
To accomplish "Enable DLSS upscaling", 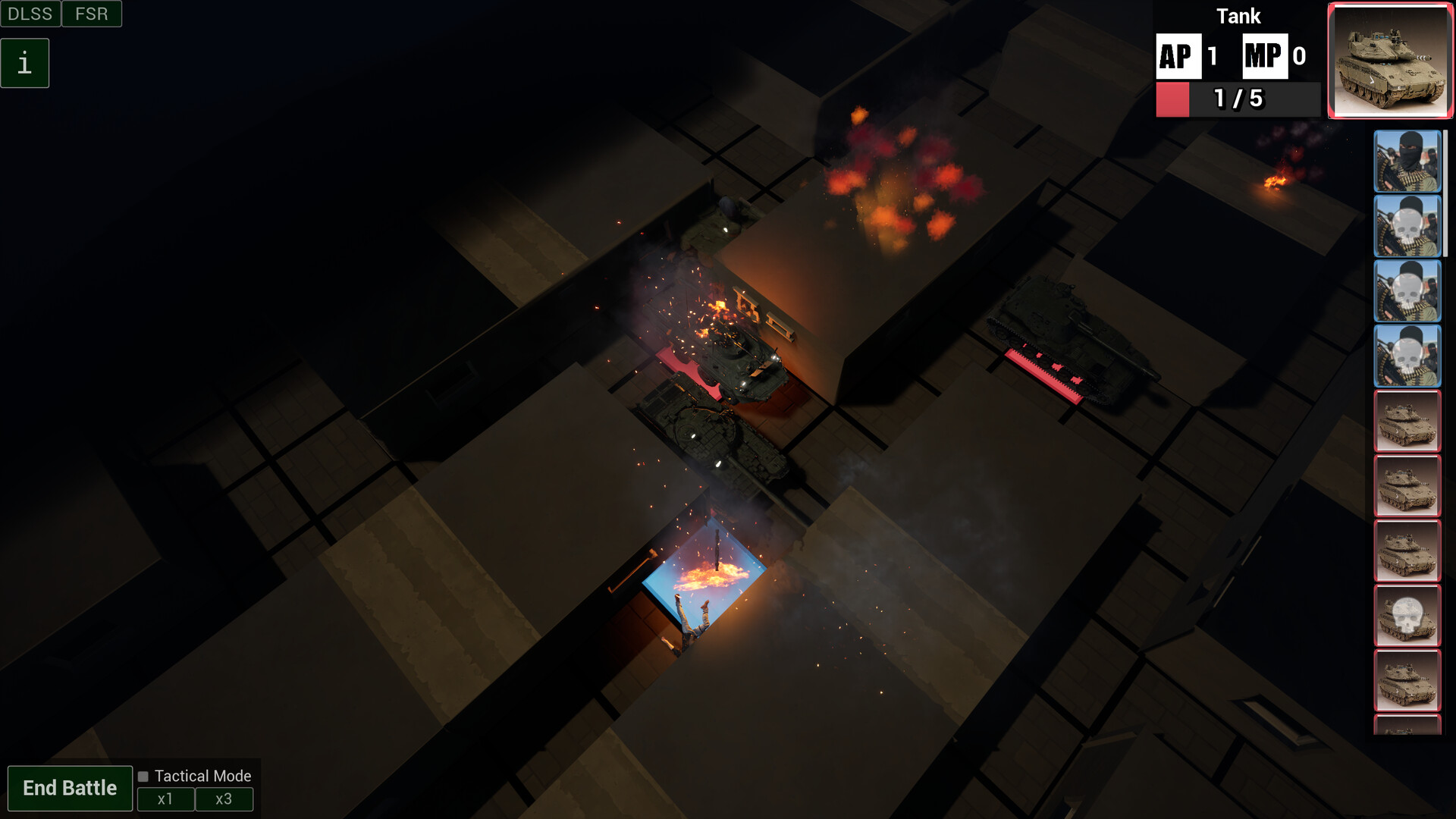I will (x=30, y=13).
